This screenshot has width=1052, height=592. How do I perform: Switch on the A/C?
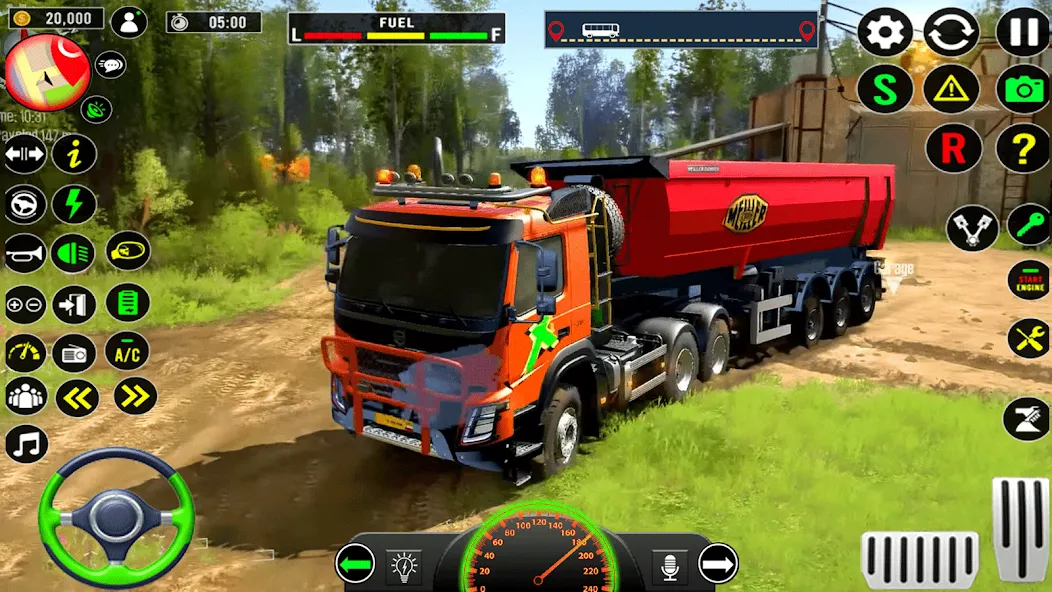[x=127, y=351]
